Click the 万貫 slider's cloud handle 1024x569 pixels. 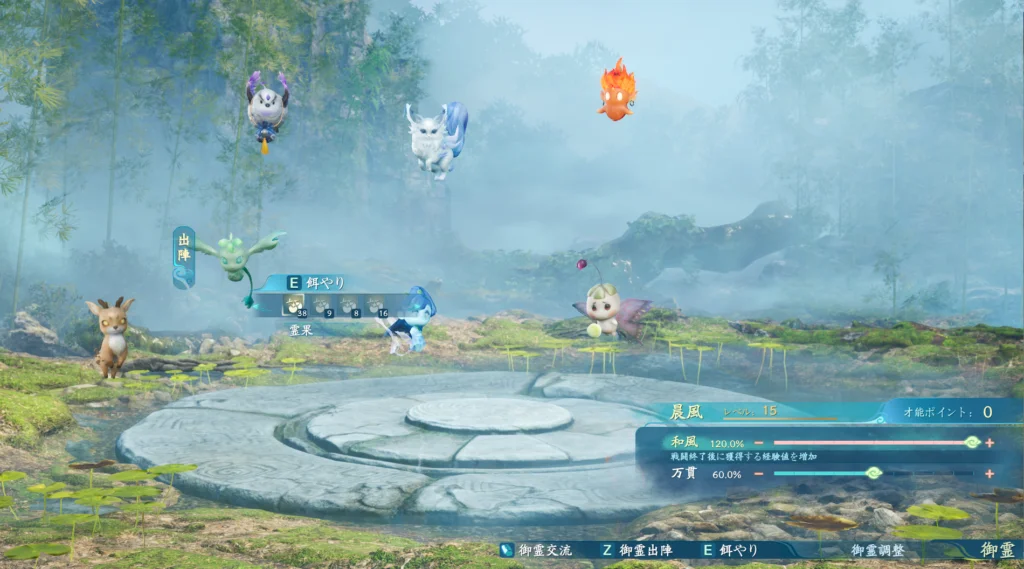(x=873, y=473)
